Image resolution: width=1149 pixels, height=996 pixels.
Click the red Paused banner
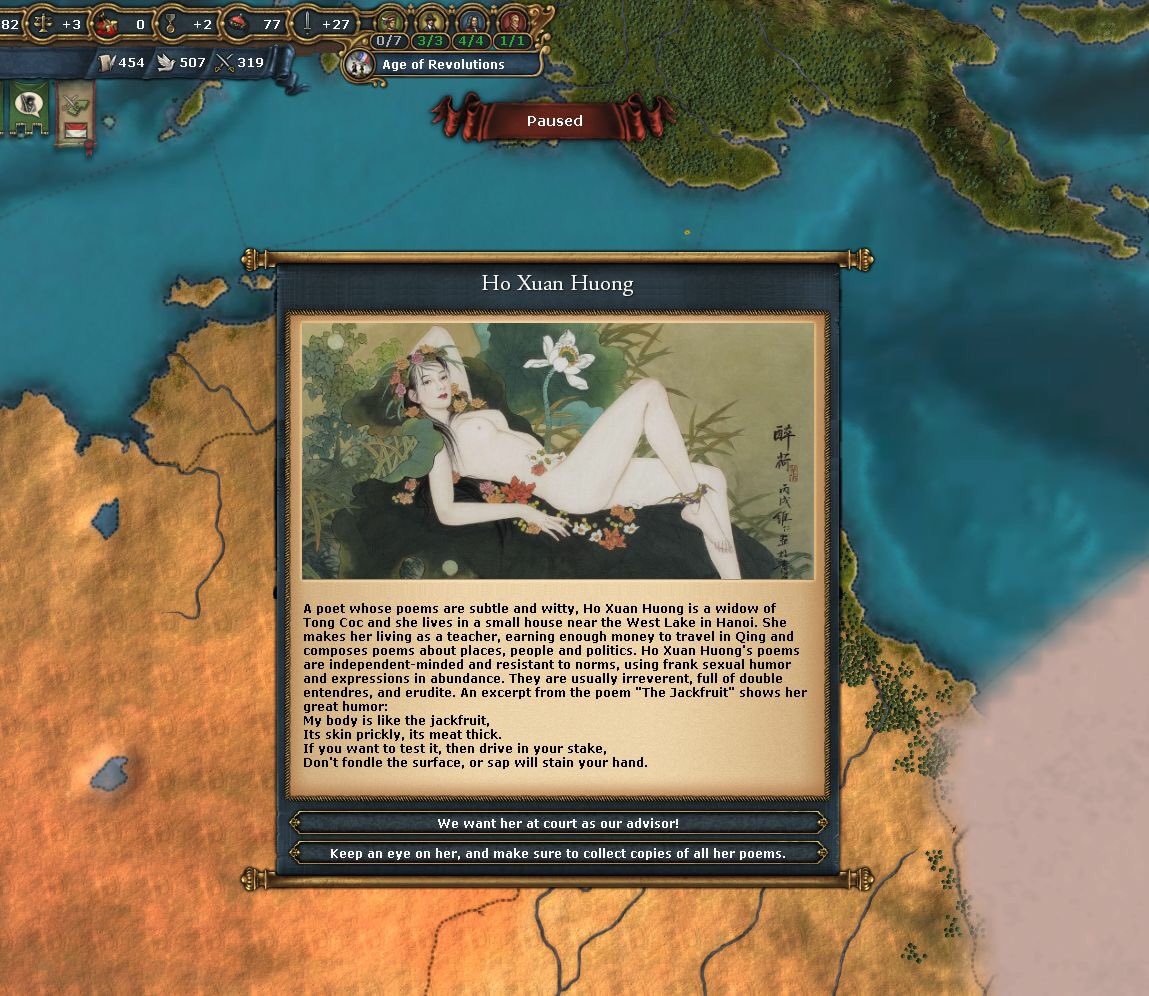click(554, 121)
